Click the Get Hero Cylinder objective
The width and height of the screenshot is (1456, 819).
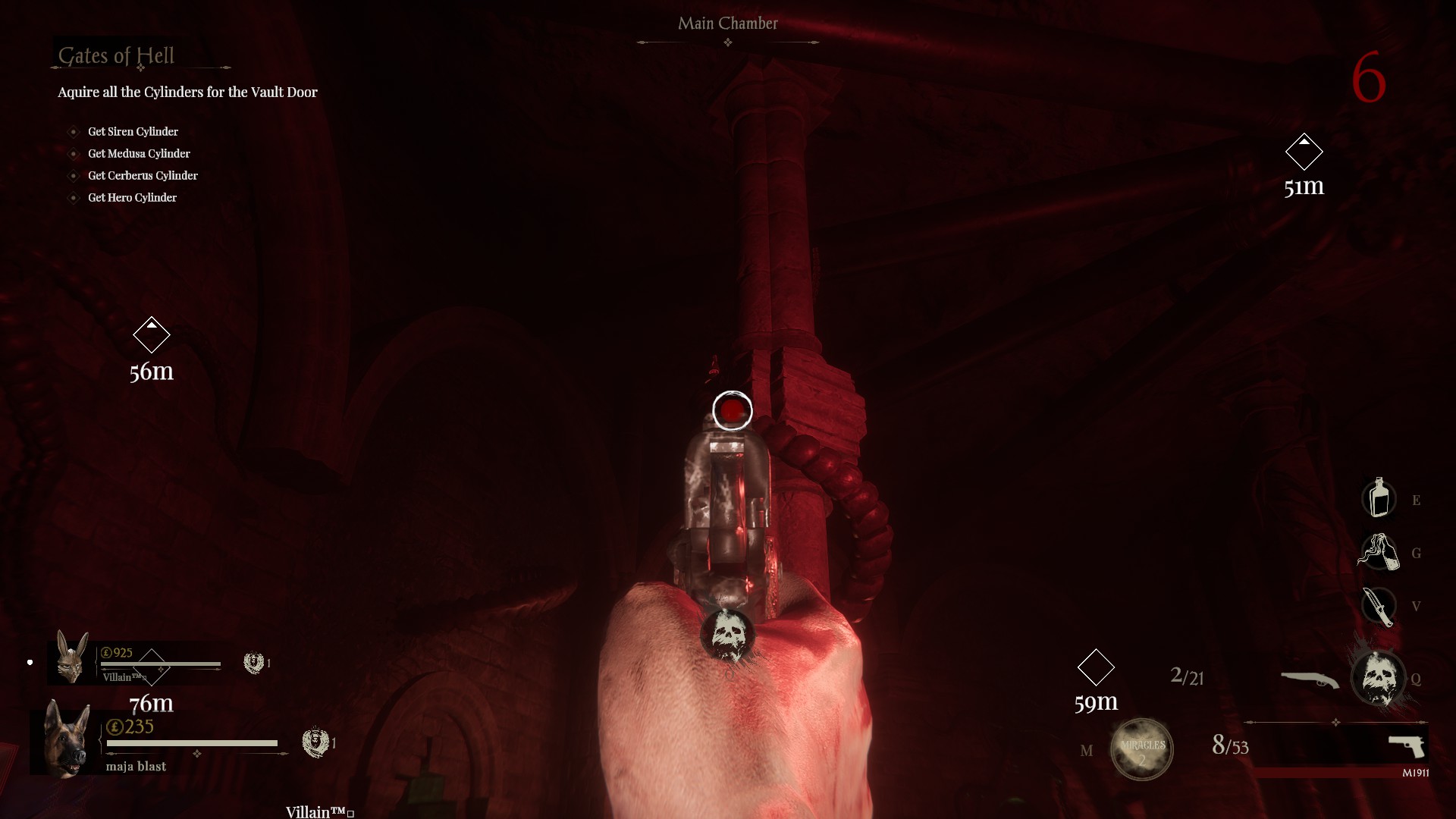132,198
